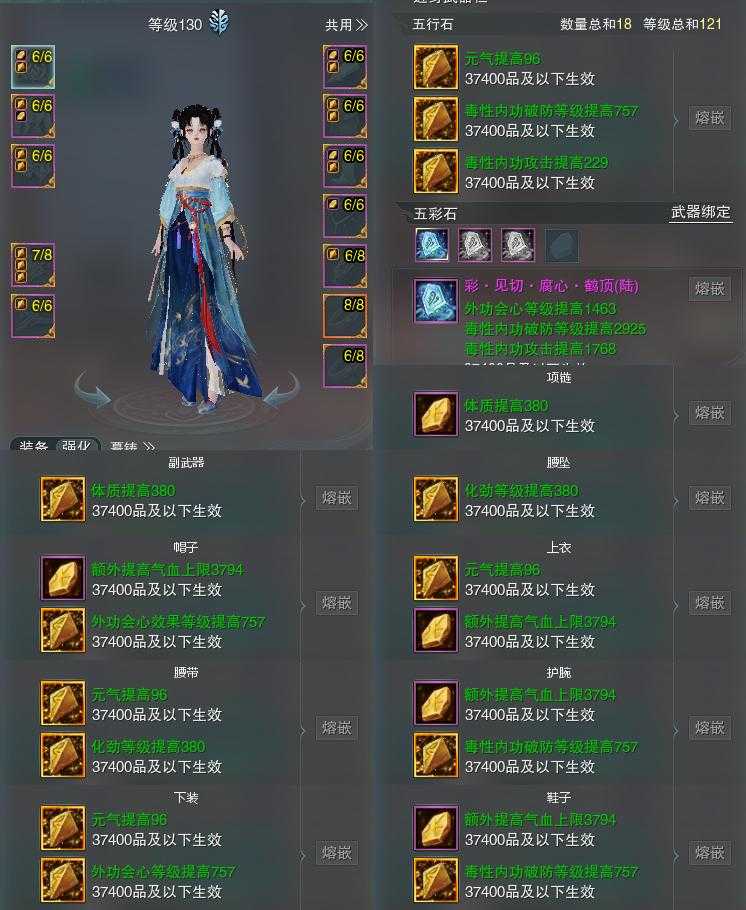The height and width of the screenshot is (910, 746).
Task: Click 熔嵌 beside the 五行石 stones
Action: click(x=709, y=118)
